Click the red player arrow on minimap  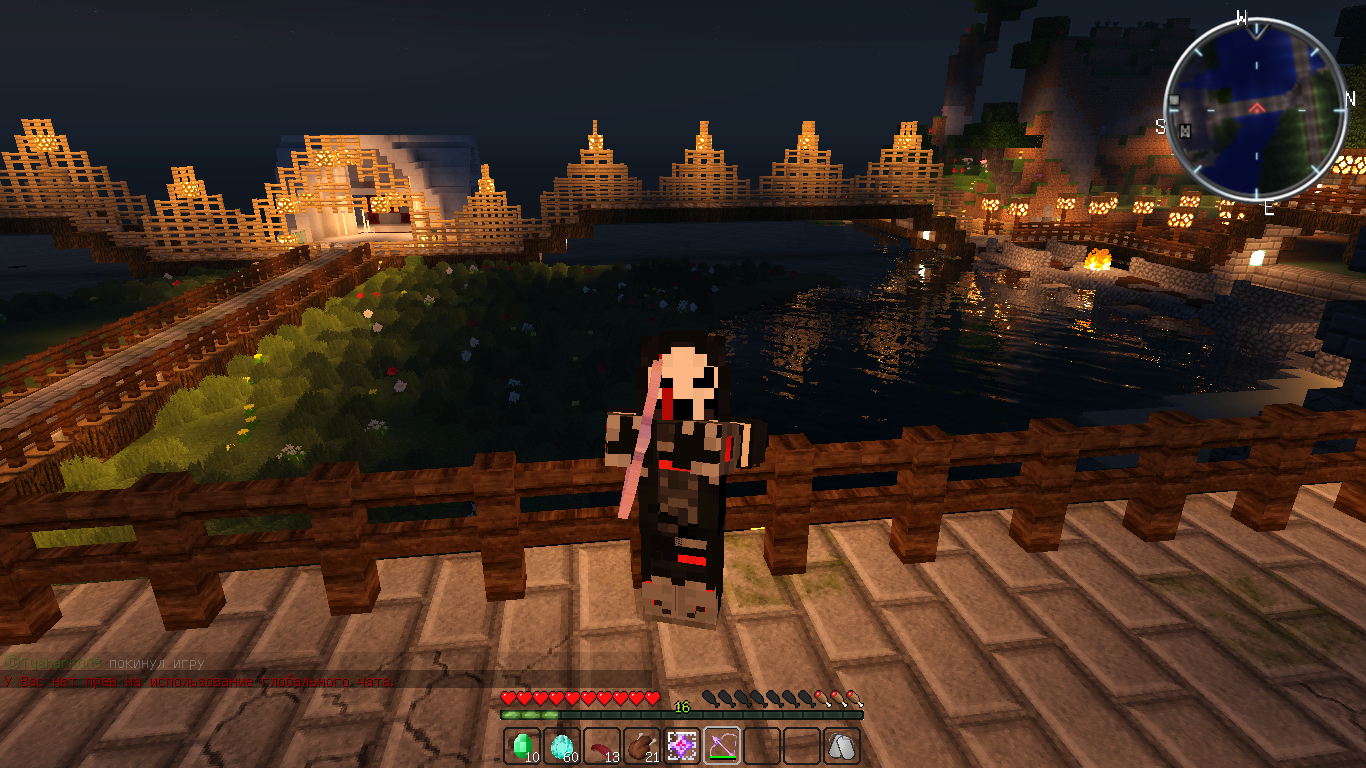pos(1257,106)
